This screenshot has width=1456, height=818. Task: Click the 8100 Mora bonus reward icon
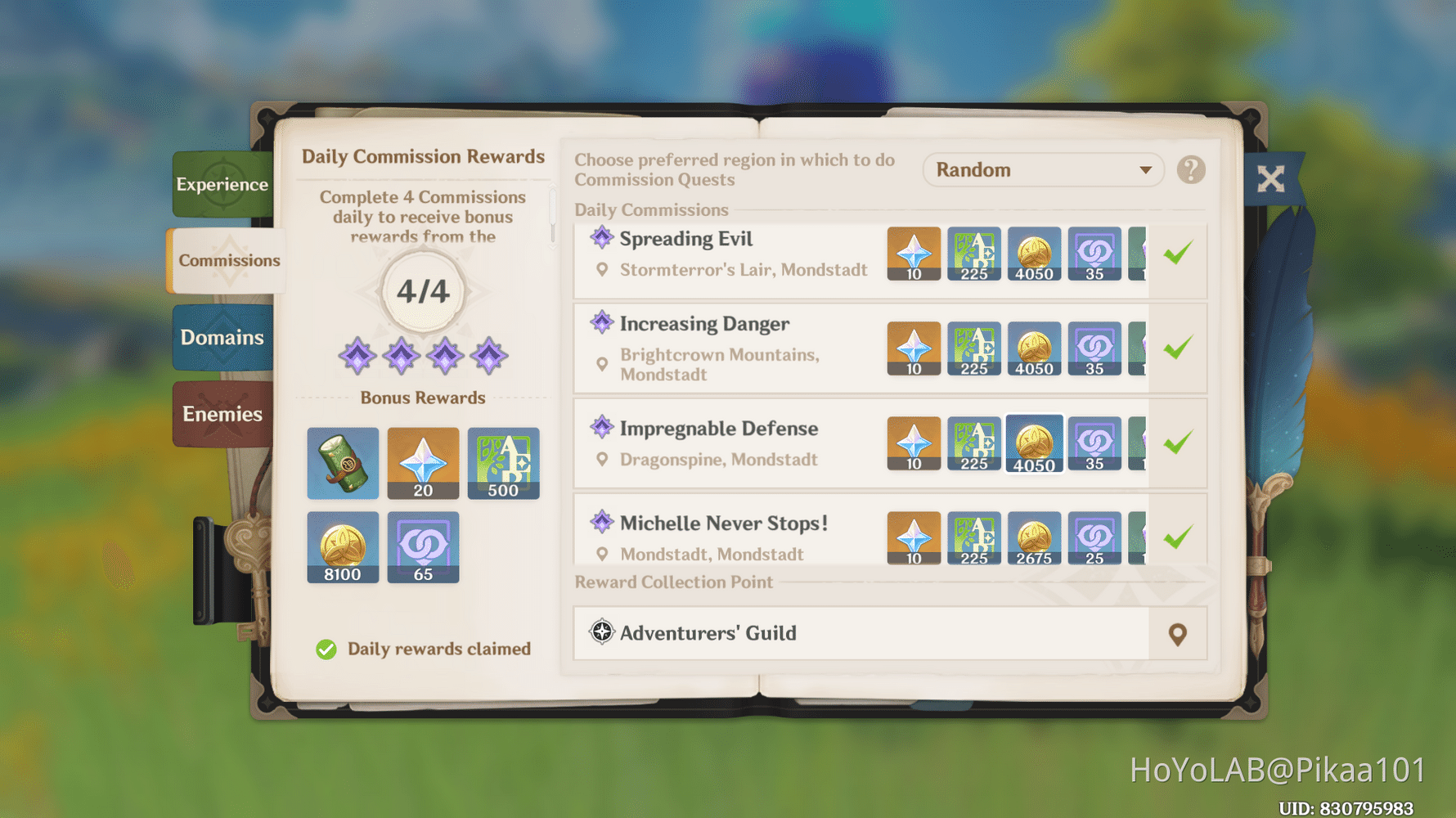coord(343,546)
